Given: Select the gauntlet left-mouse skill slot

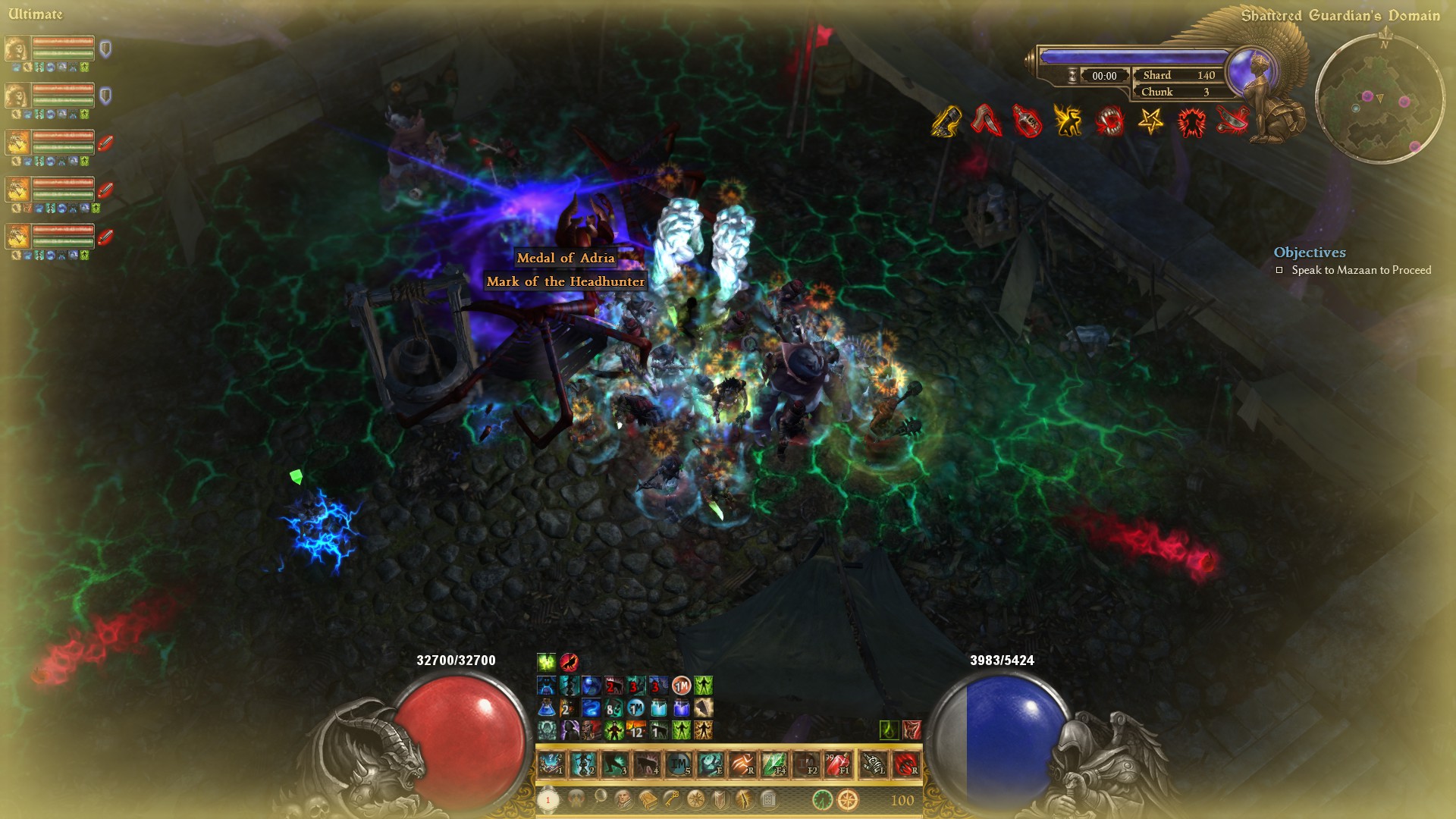Looking at the screenshot, I should point(873,764).
